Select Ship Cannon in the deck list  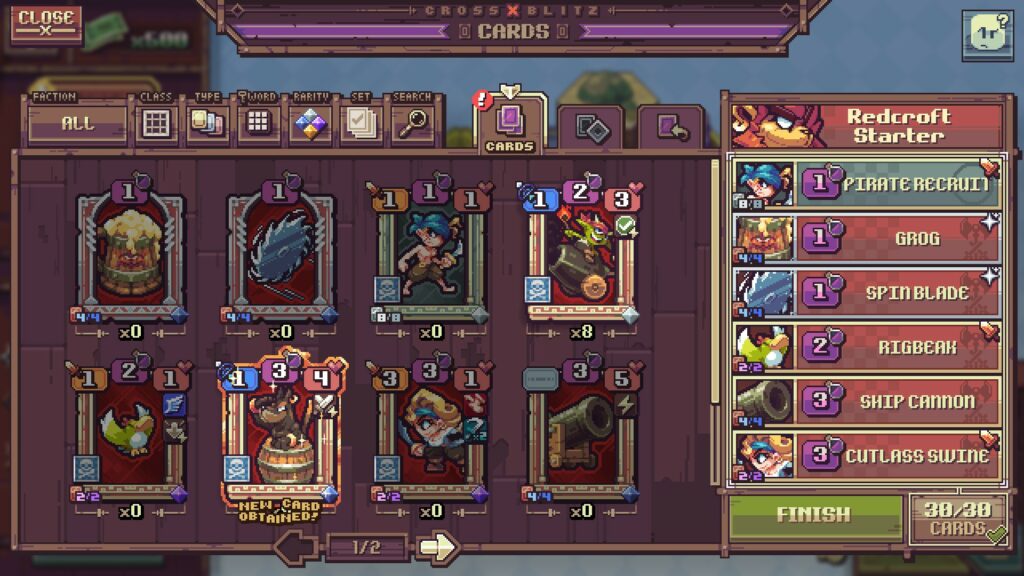(x=866, y=401)
